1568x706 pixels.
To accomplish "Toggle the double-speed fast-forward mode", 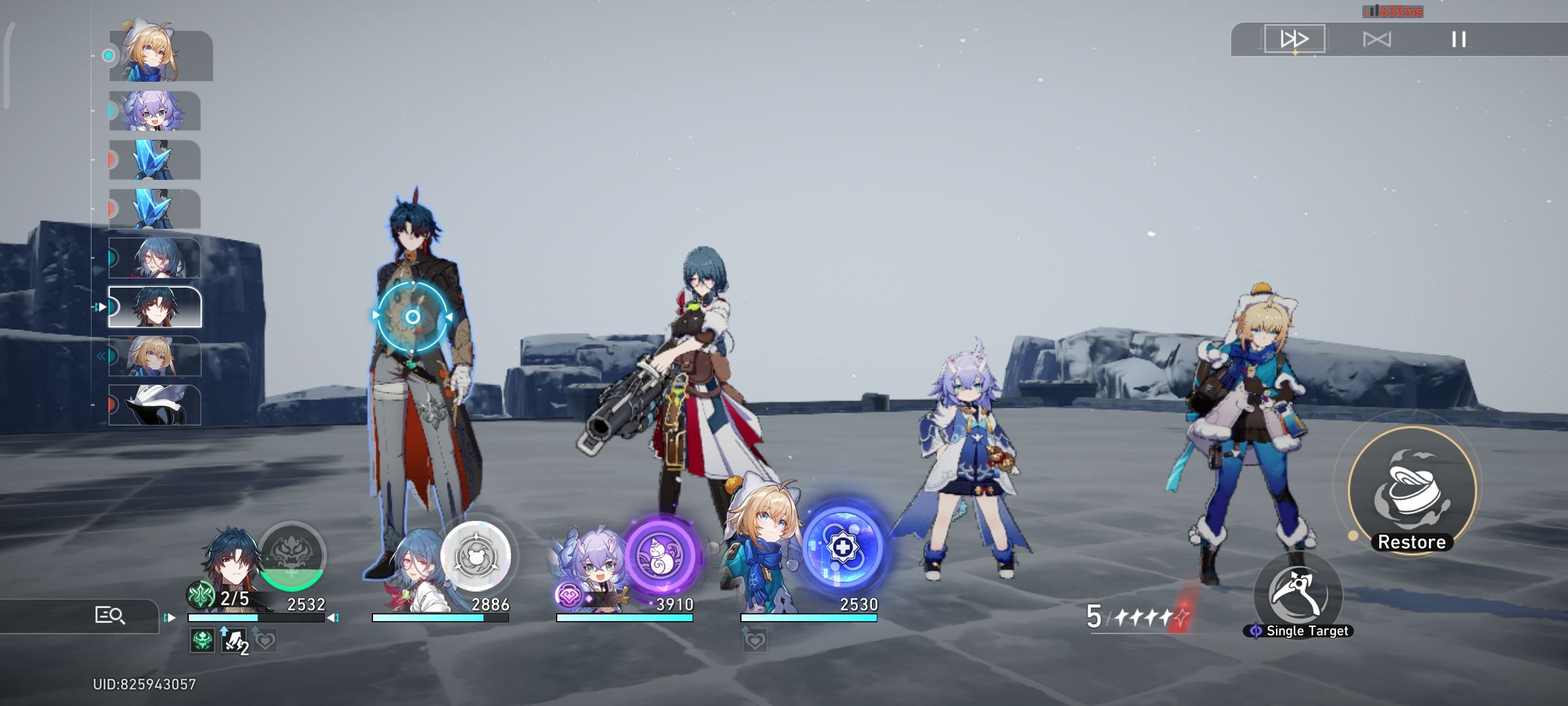I will [1296, 39].
